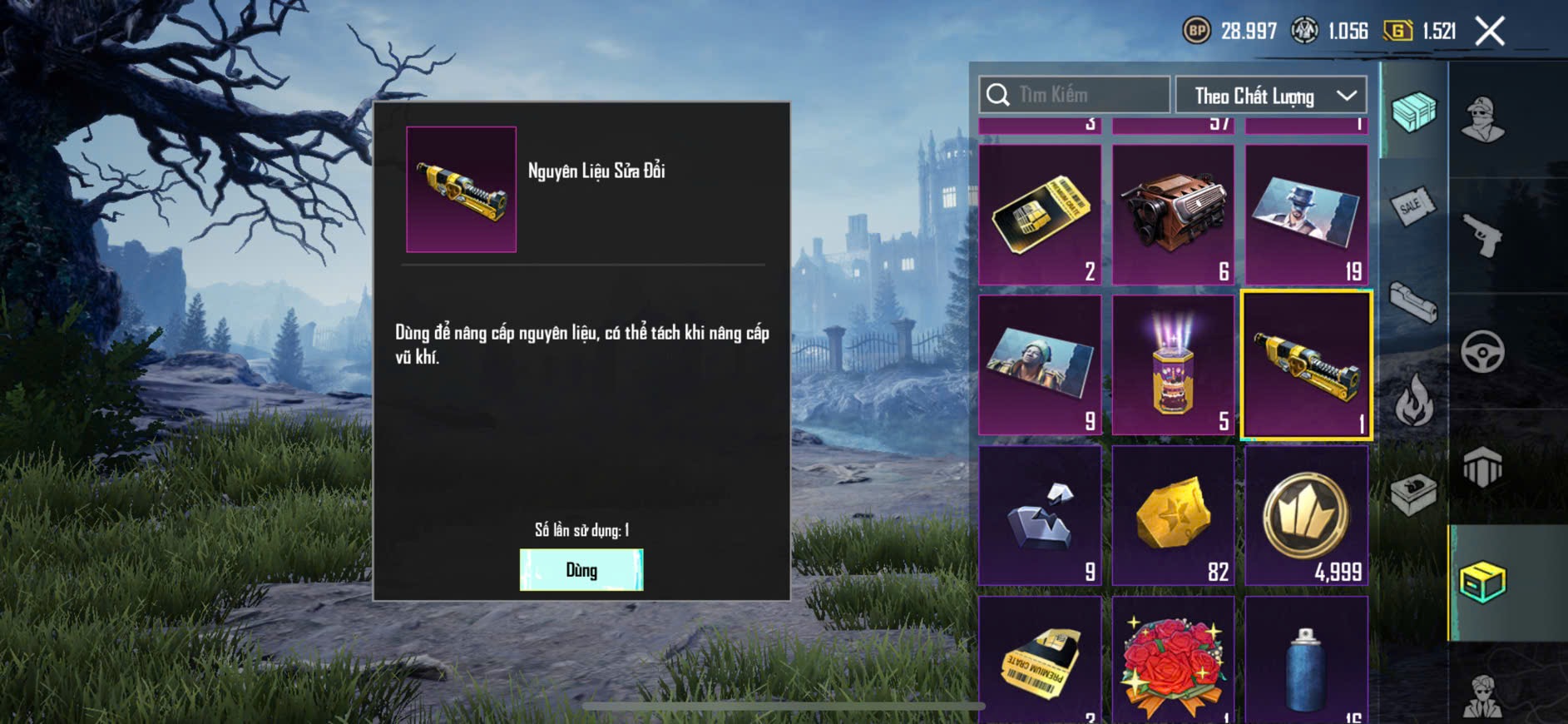Viewport: 1568px width, 724px height.
Task: Select the highlighted yellow modification material slot
Action: pos(1306,364)
